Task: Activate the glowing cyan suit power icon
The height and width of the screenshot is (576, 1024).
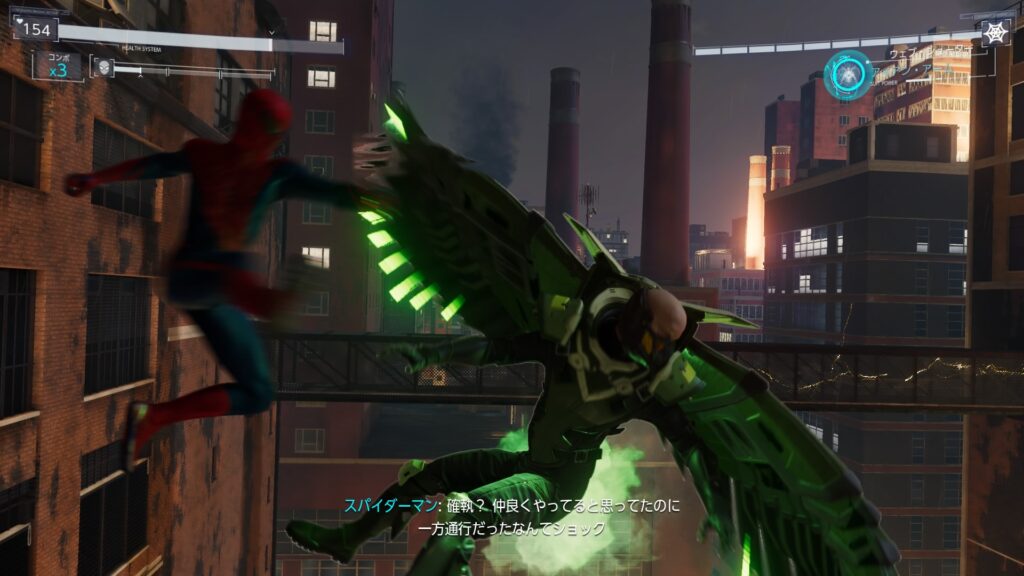Action: tap(847, 76)
